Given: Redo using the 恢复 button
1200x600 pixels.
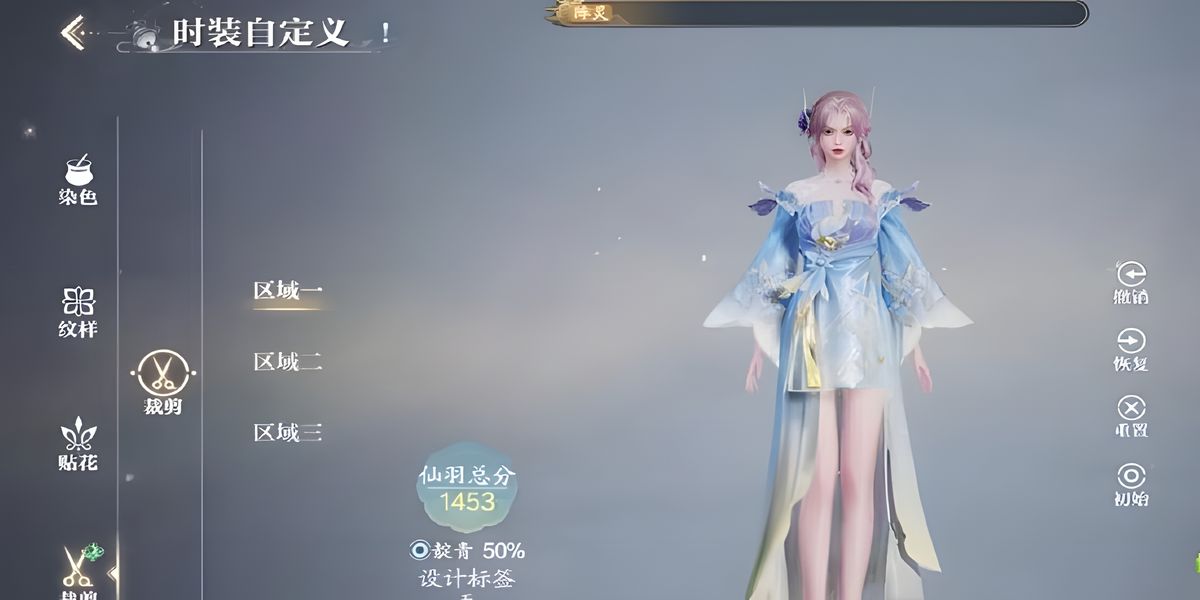Looking at the screenshot, I should click(1131, 348).
